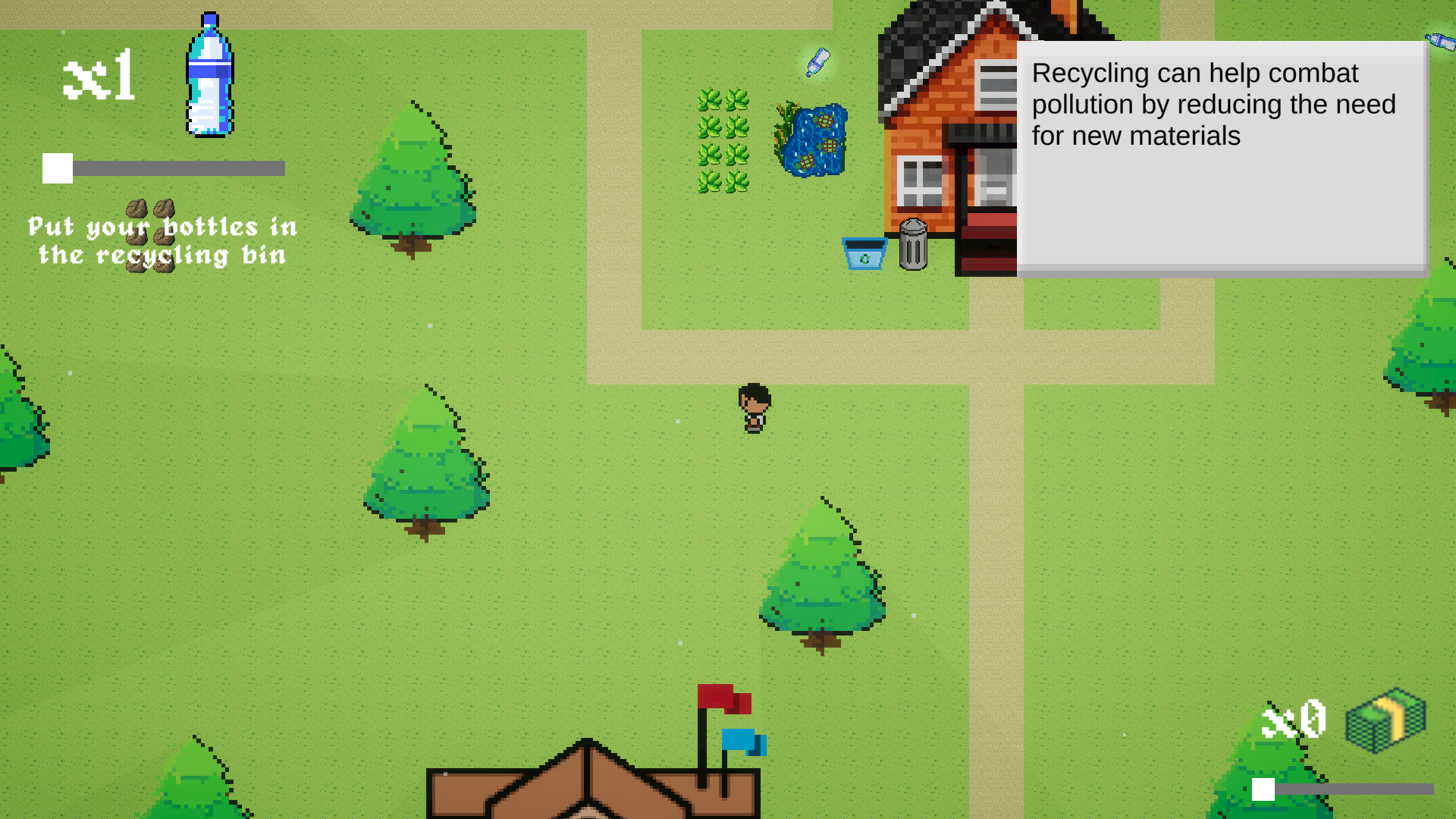Open the recycling bin objective text

click(x=162, y=240)
